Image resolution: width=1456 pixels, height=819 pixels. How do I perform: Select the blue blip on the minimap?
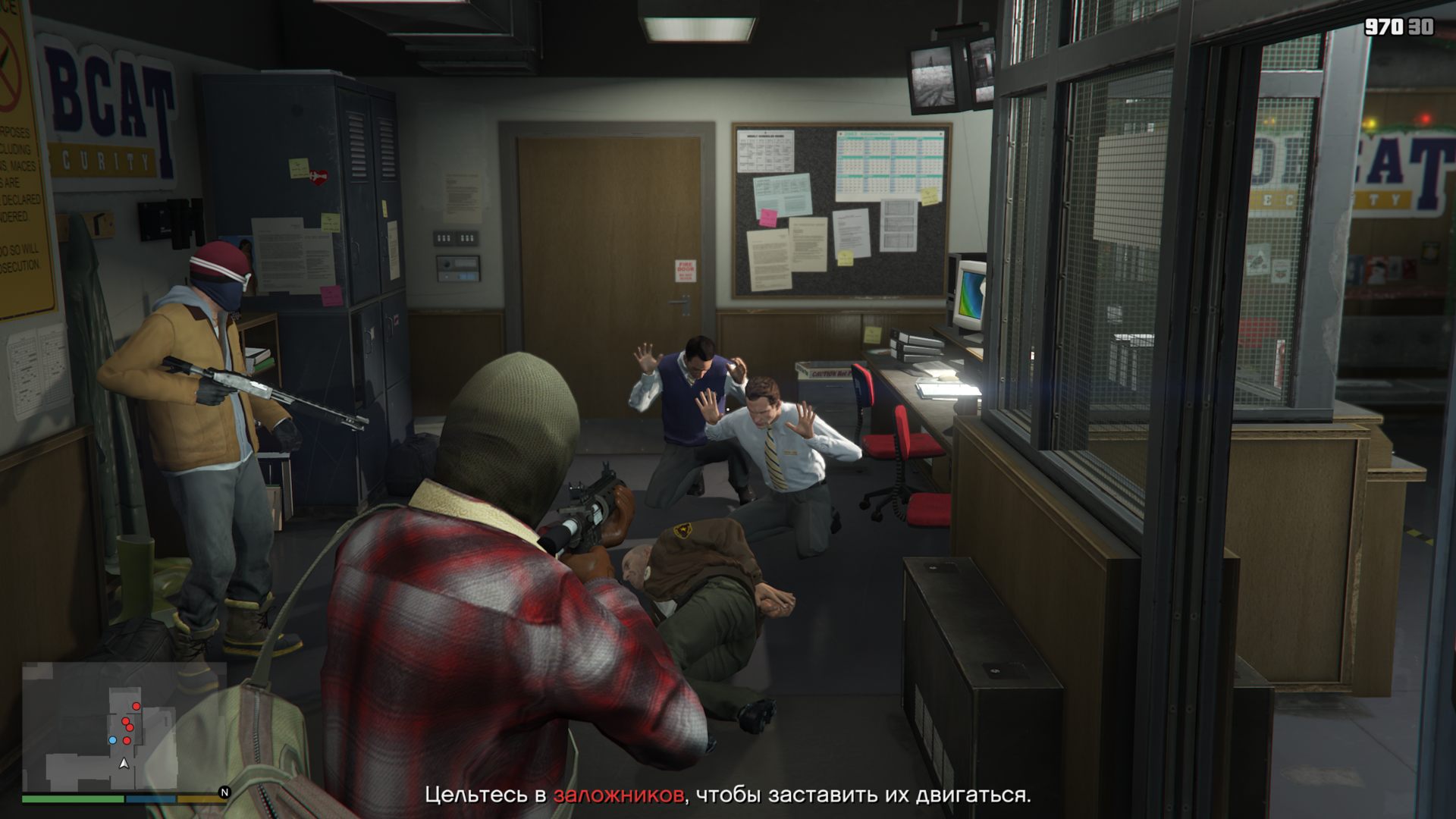point(113,740)
